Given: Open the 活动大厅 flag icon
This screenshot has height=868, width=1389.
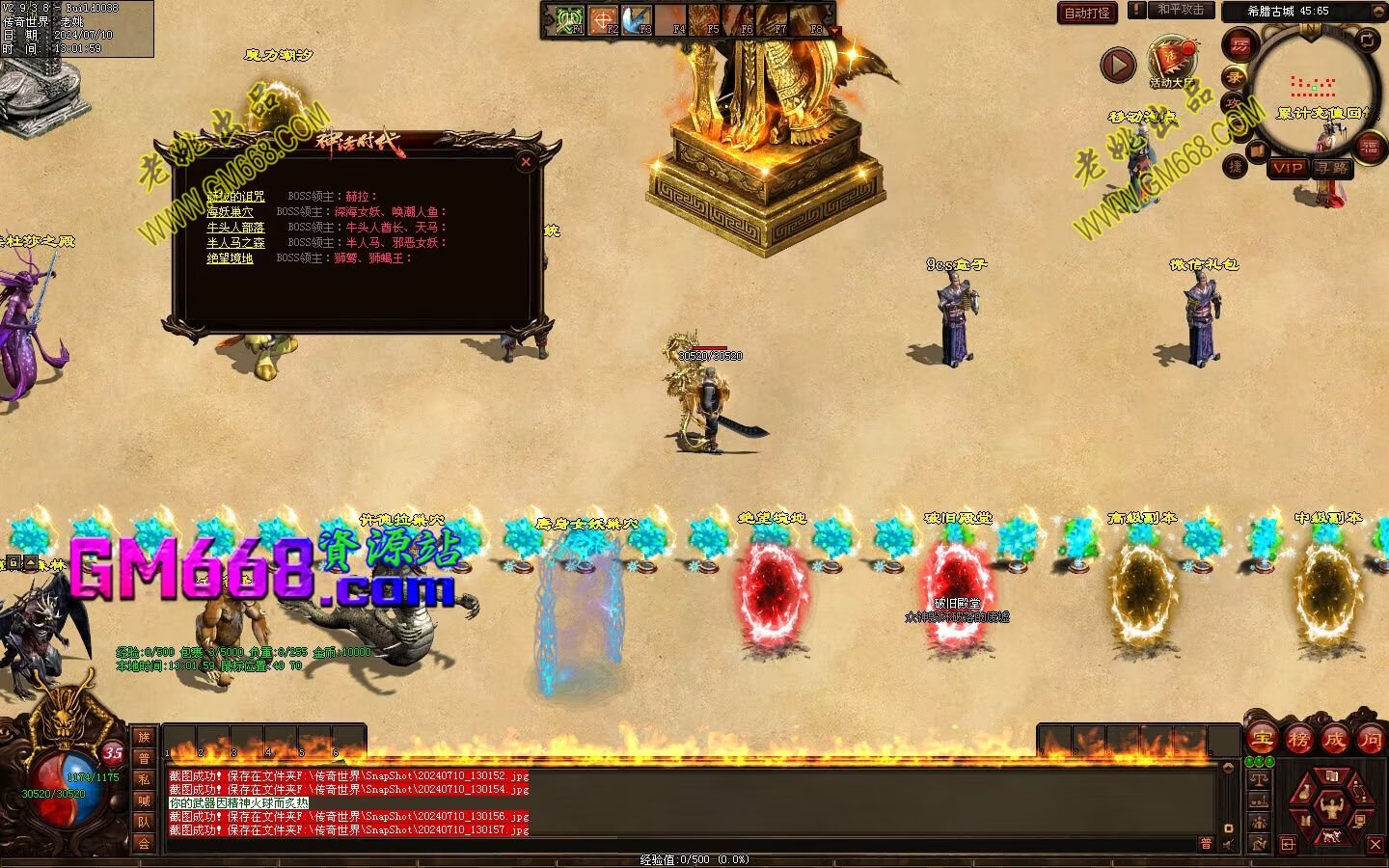Looking at the screenshot, I should 1171,60.
